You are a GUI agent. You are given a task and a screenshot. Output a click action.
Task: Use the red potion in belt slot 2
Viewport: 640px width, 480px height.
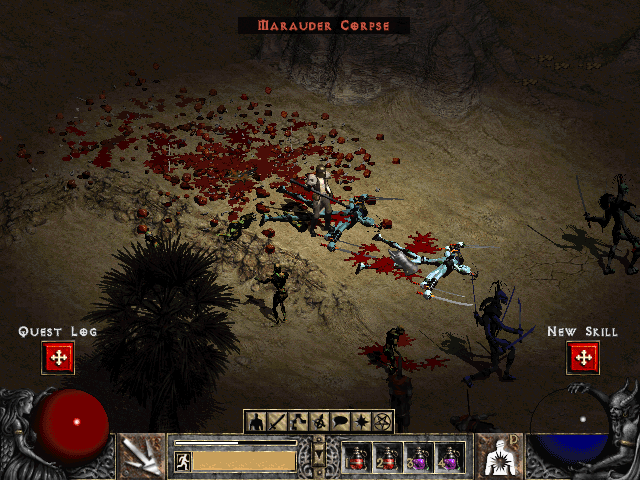point(386,457)
